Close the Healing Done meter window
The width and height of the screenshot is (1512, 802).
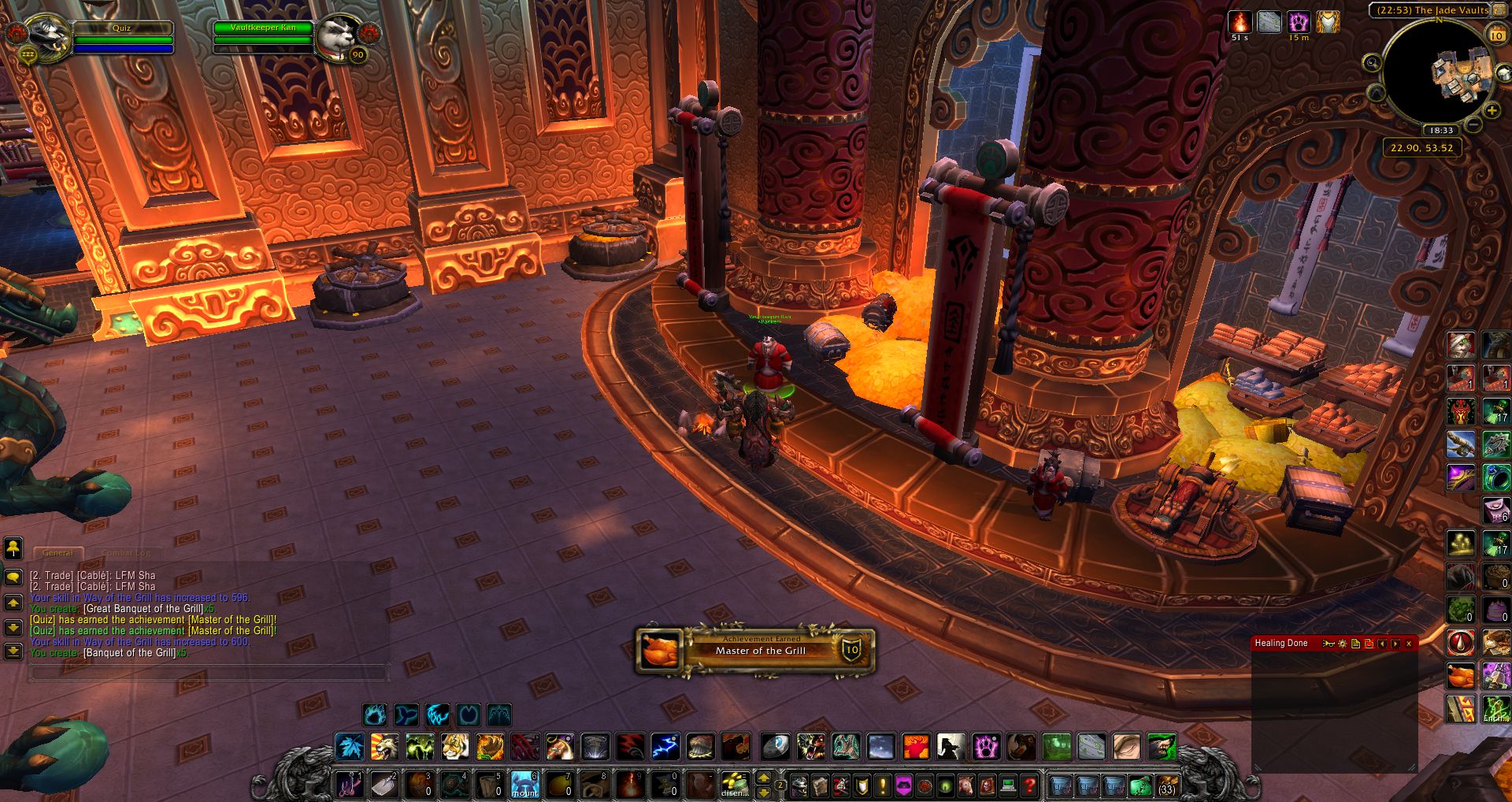tap(1409, 644)
